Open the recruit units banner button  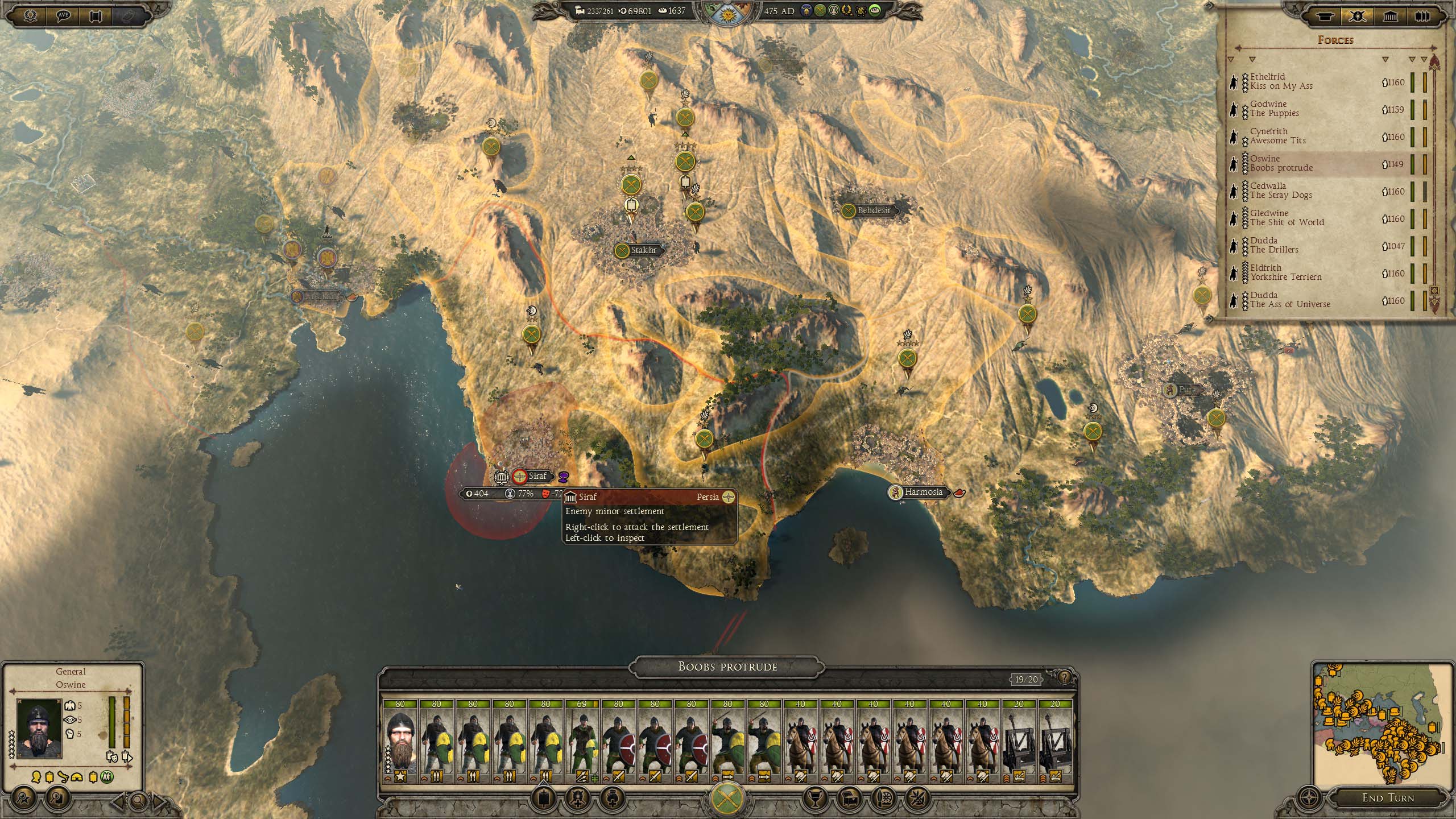point(542,798)
